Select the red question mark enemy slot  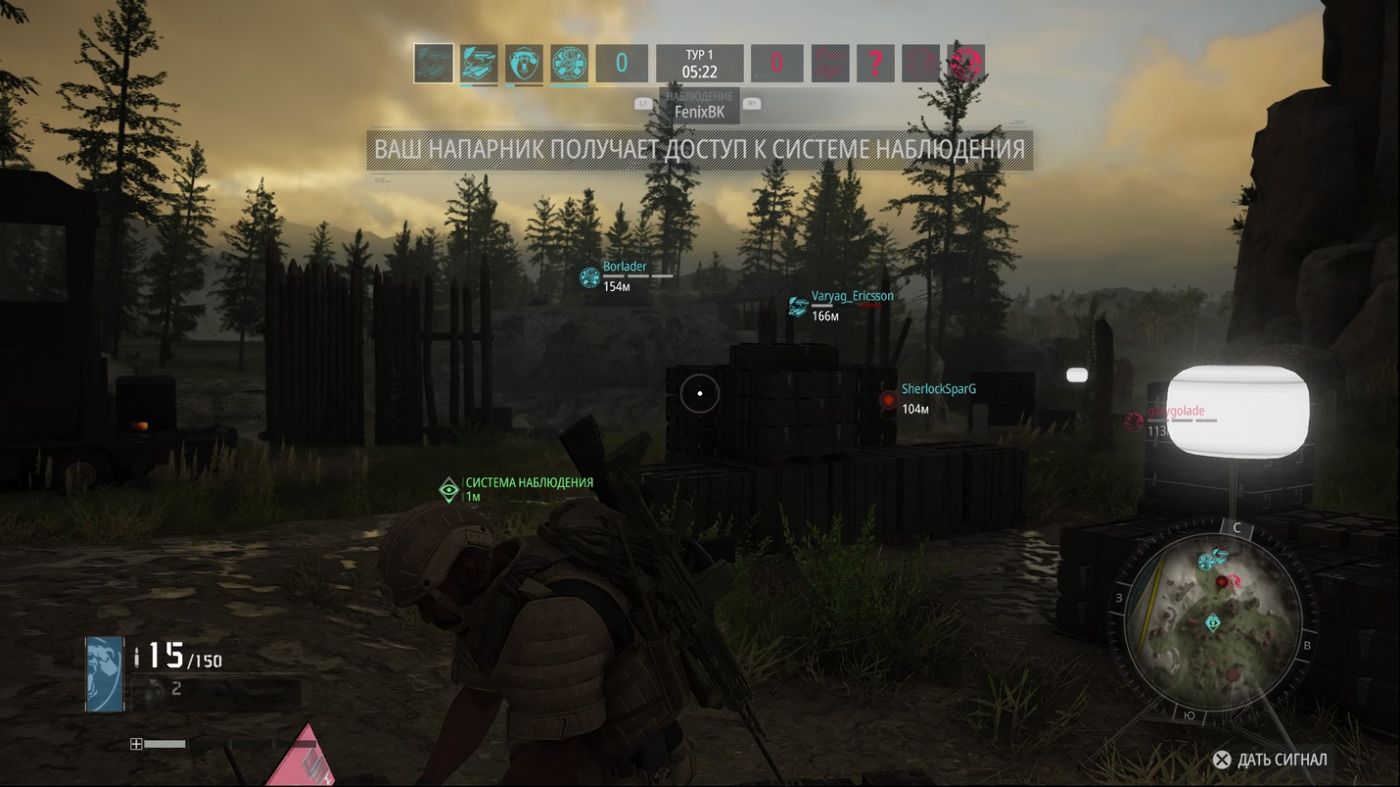coord(875,63)
